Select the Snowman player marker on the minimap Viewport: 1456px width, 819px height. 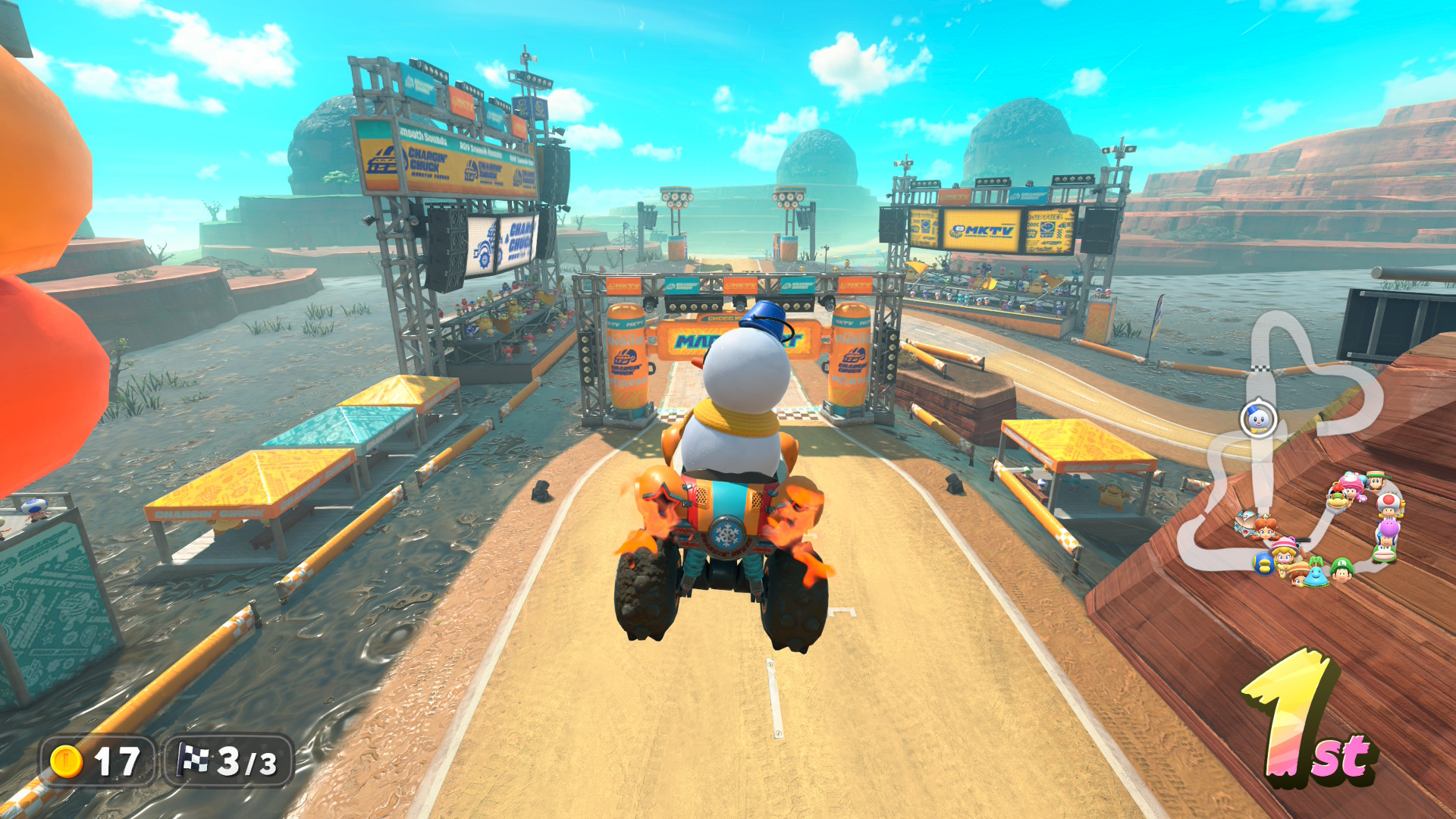point(1258,419)
